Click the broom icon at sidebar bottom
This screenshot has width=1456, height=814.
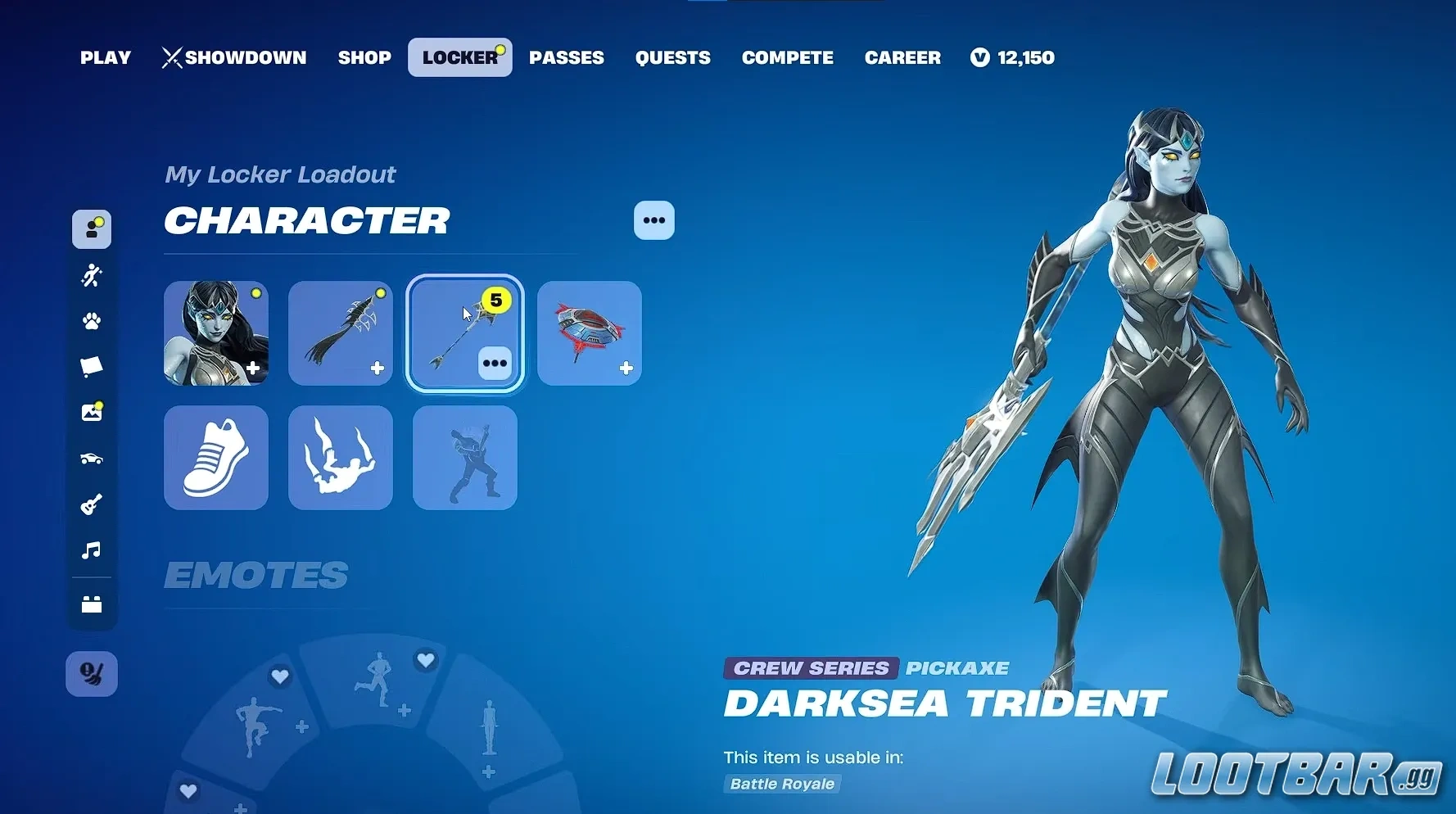click(x=92, y=673)
